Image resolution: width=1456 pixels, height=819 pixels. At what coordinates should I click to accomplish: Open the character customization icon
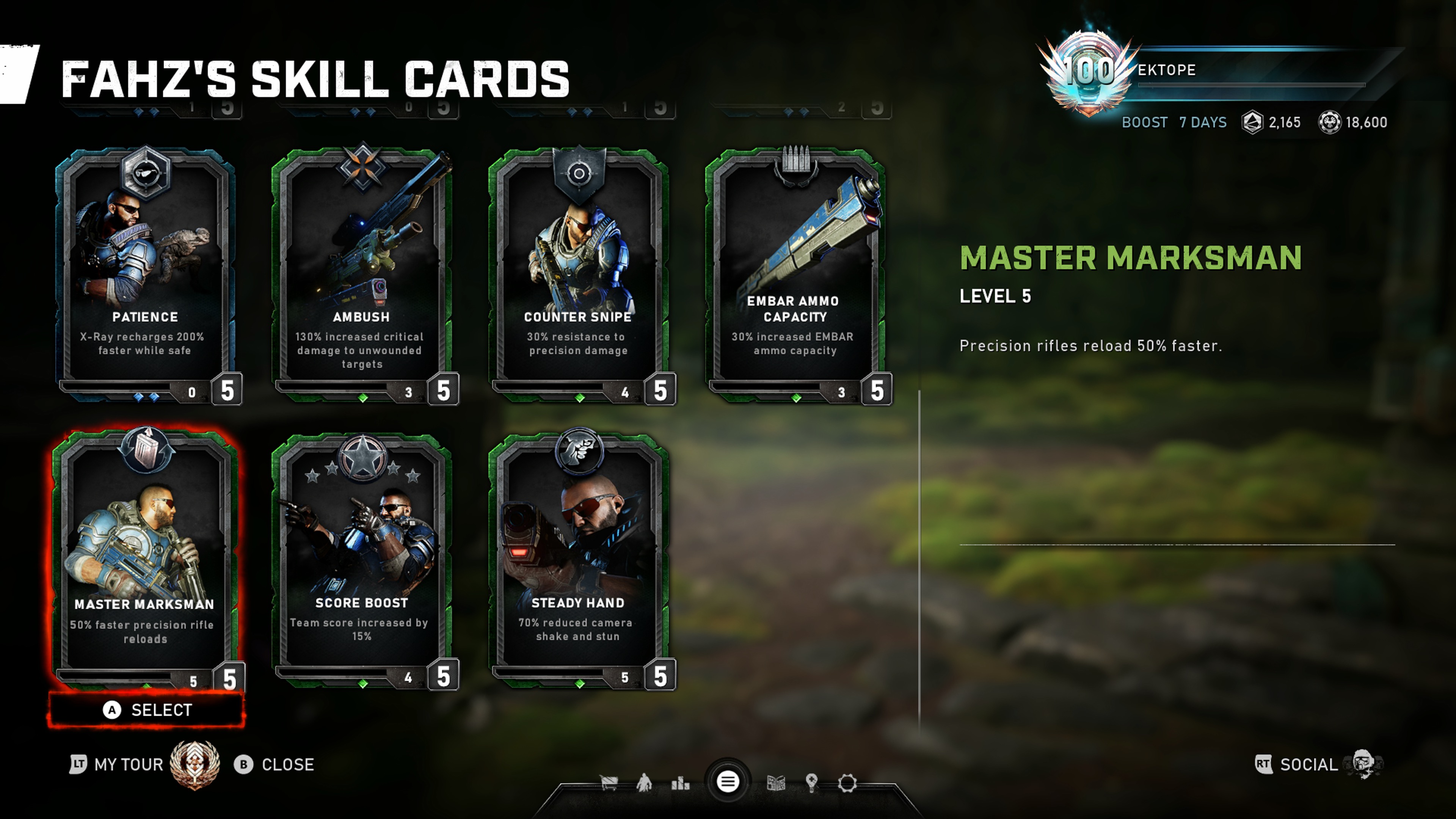pos(644,783)
